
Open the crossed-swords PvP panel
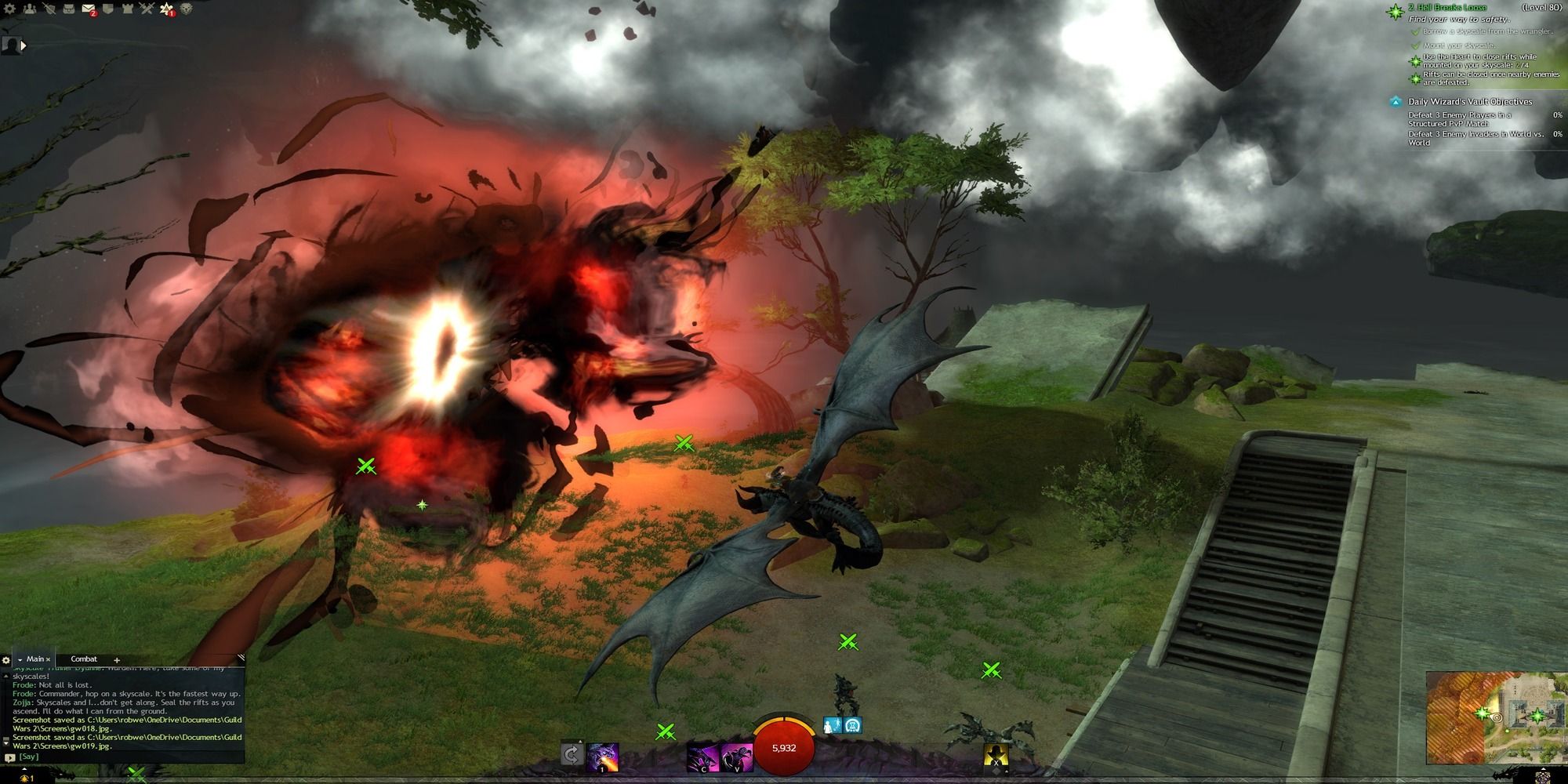(x=146, y=9)
